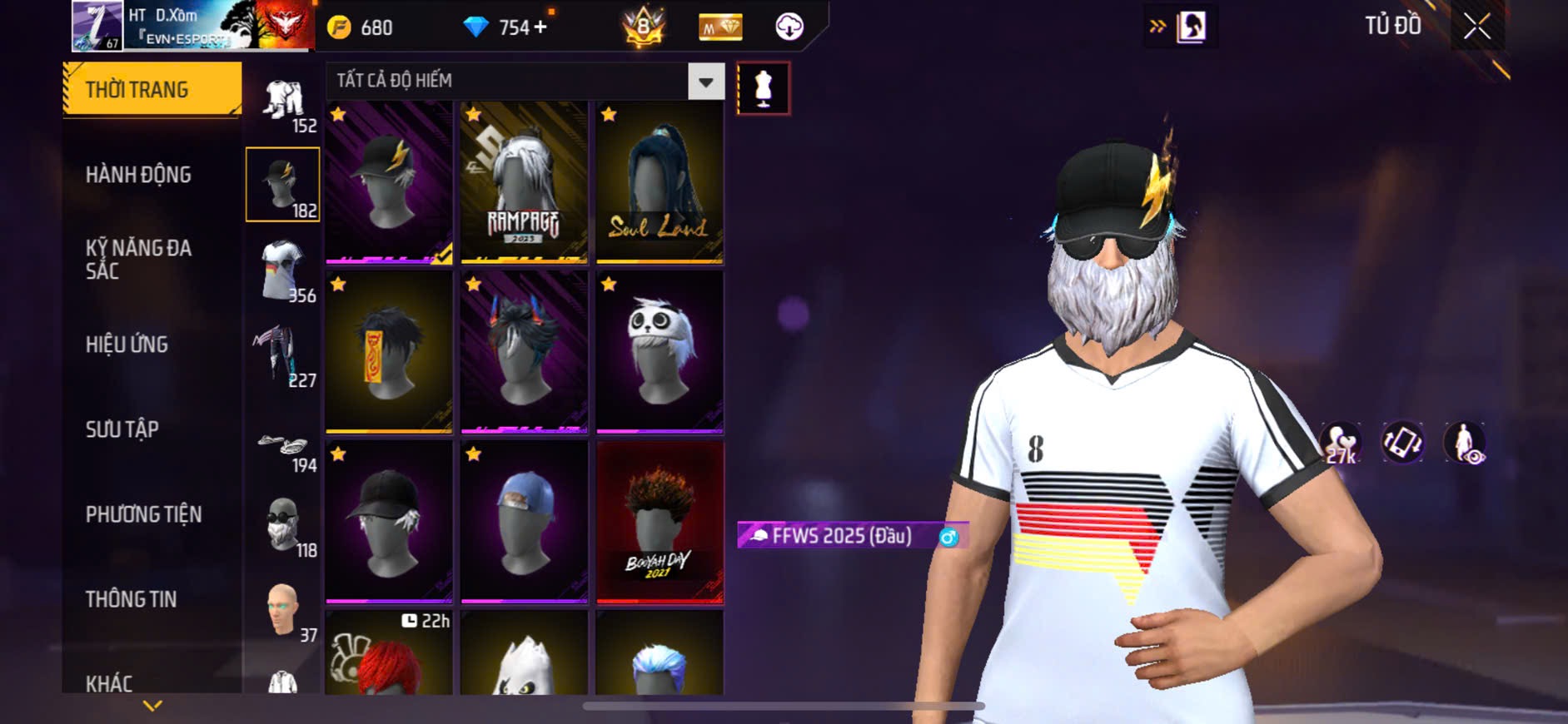The image size is (1568, 724).
Task: Equip the panda hat head item
Action: coord(660,352)
